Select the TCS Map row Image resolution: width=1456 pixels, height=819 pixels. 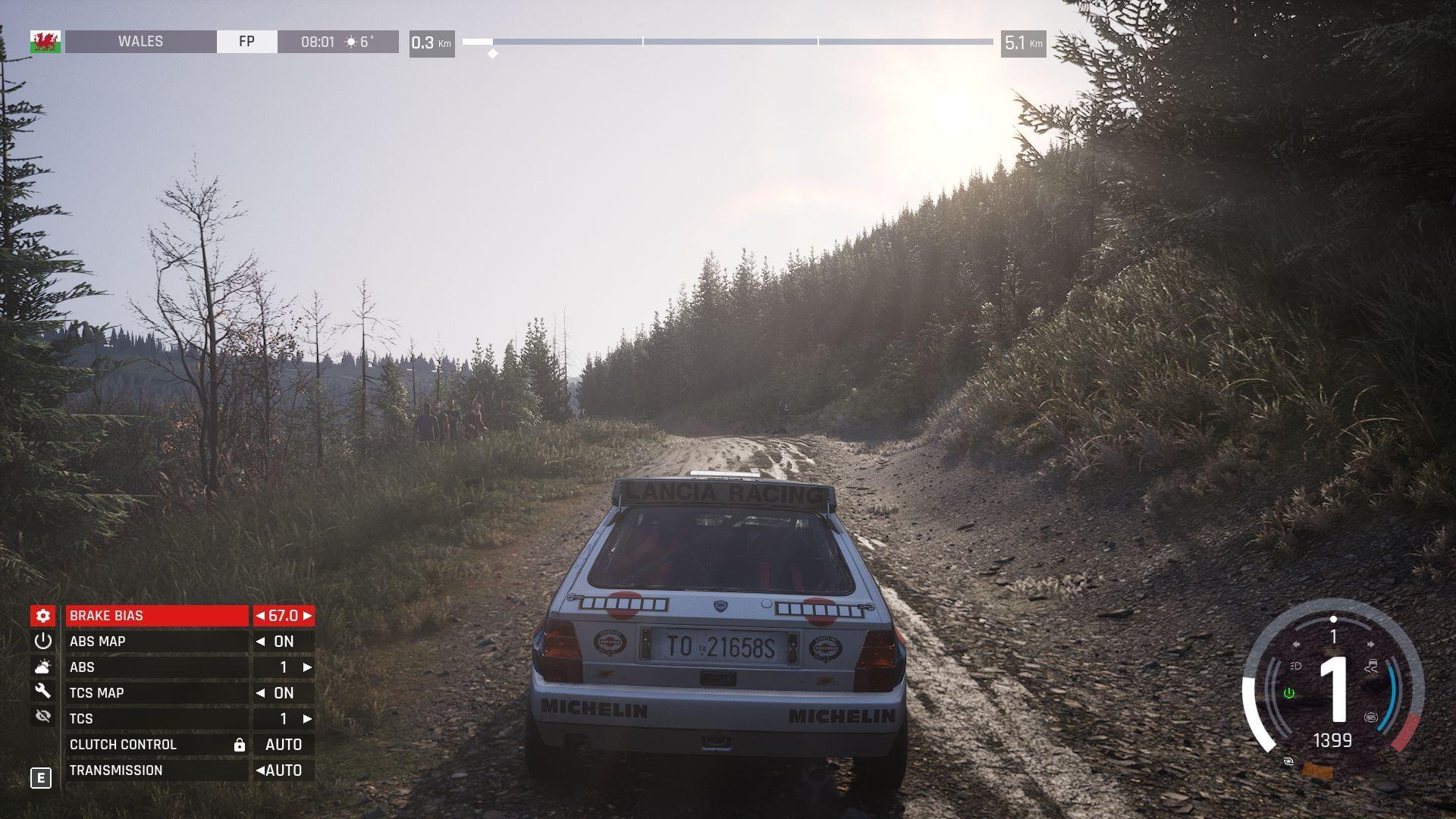point(157,693)
